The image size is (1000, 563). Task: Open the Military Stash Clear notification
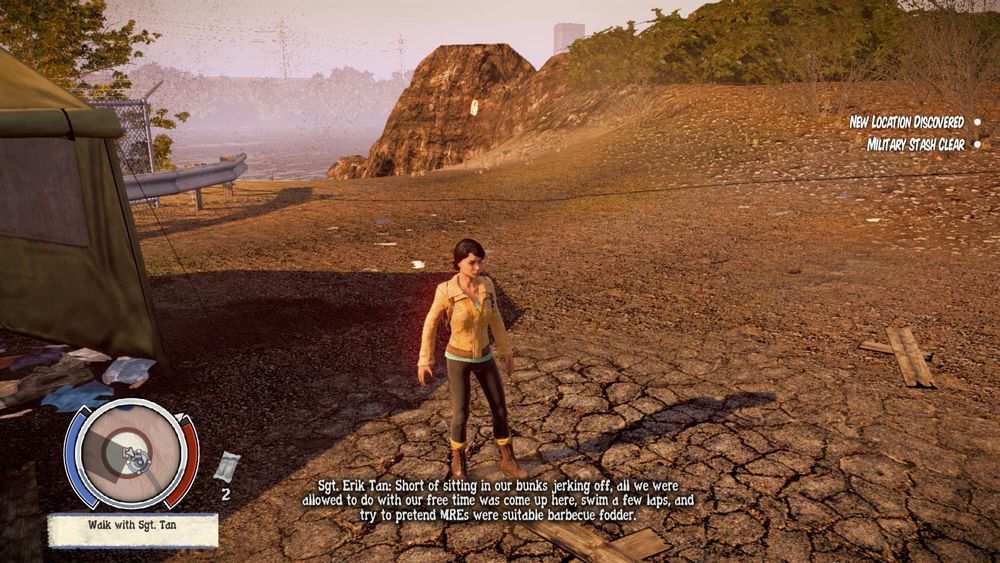[914, 145]
